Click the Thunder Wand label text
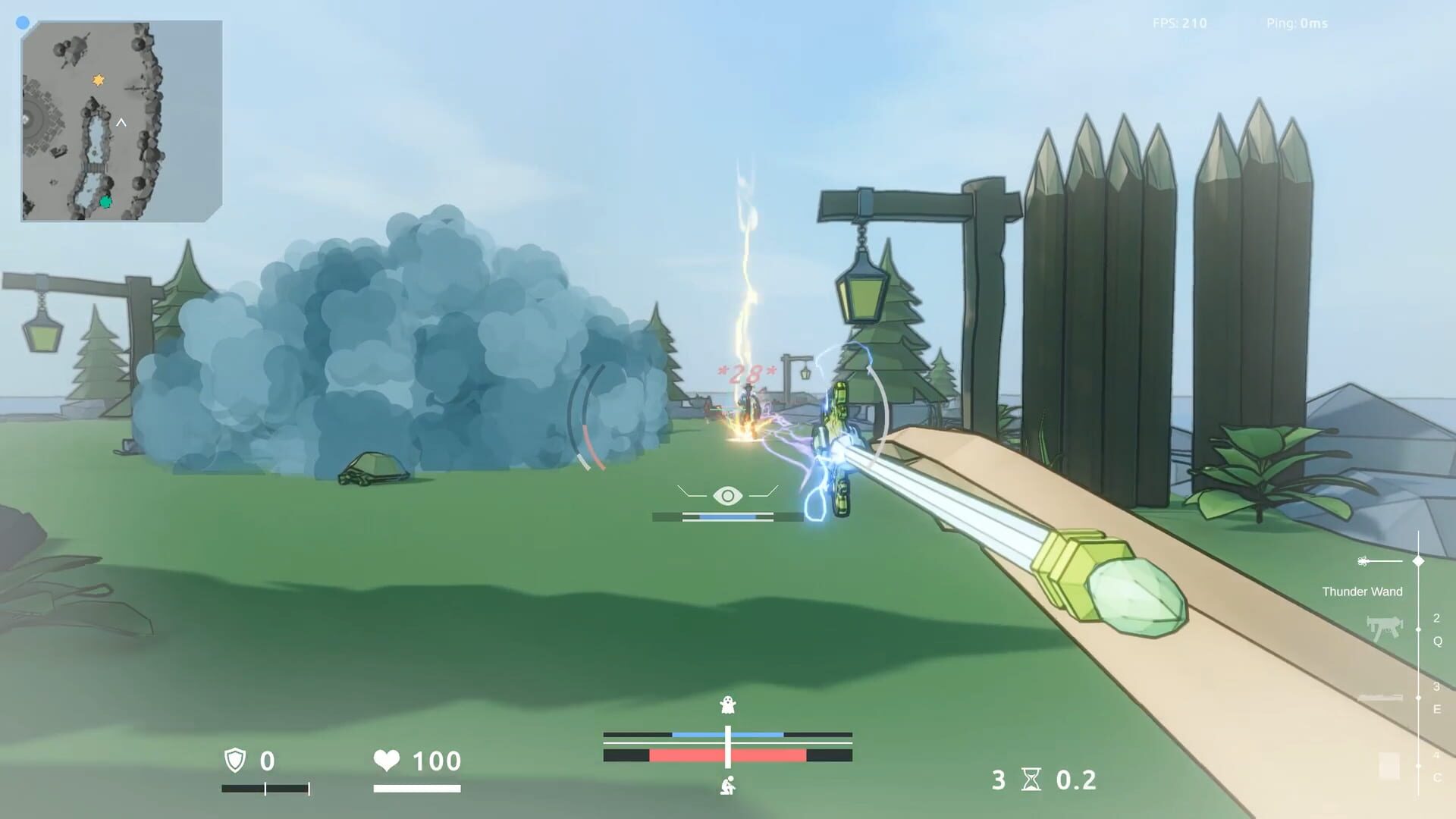Viewport: 1456px width, 819px height. coord(1363,591)
